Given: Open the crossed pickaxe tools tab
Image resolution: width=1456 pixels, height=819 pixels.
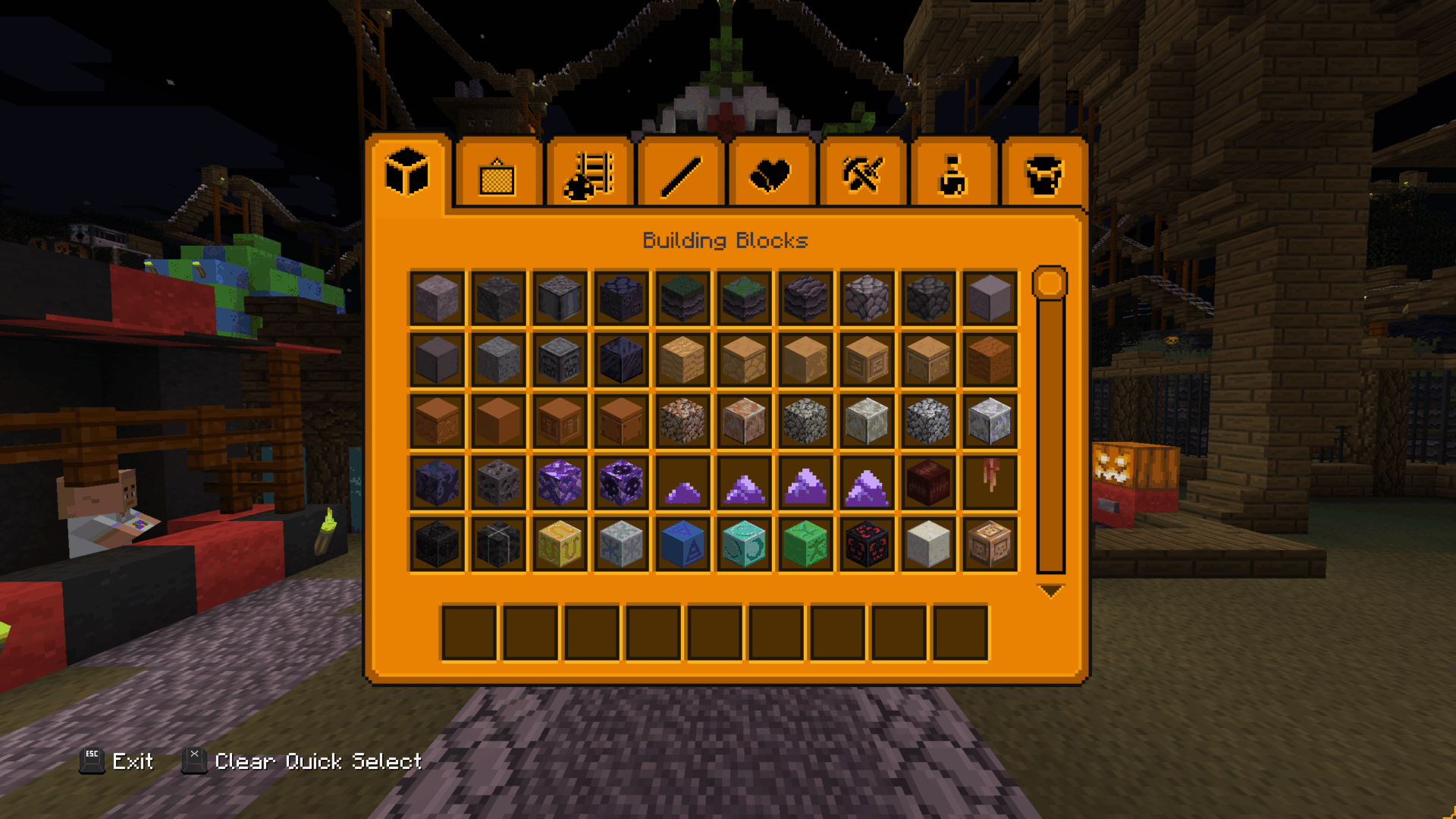Looking at the screenshot, I should pyautogui.click(x=862, y=175).
